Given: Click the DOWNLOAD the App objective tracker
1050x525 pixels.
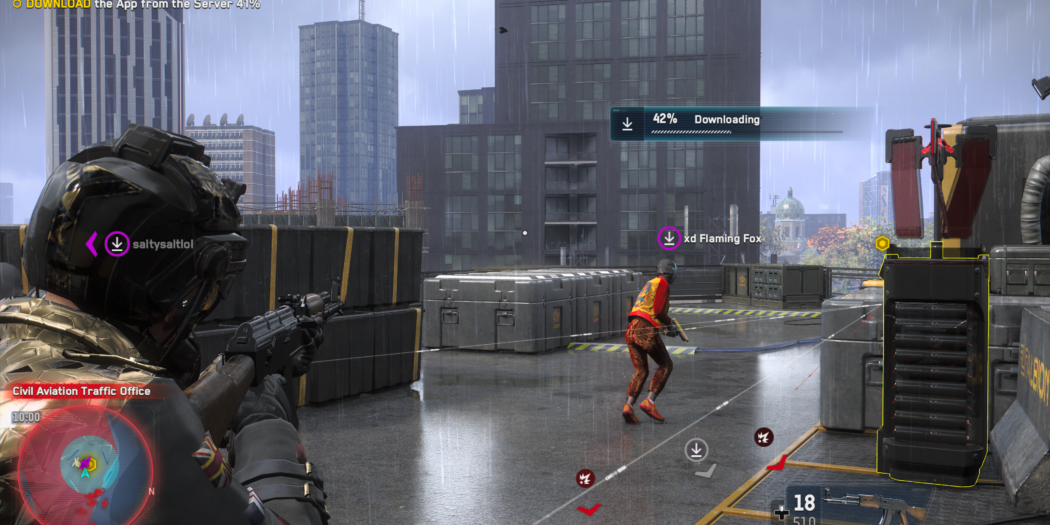Looking at the screenshot, I should click(x=137, y=4).
